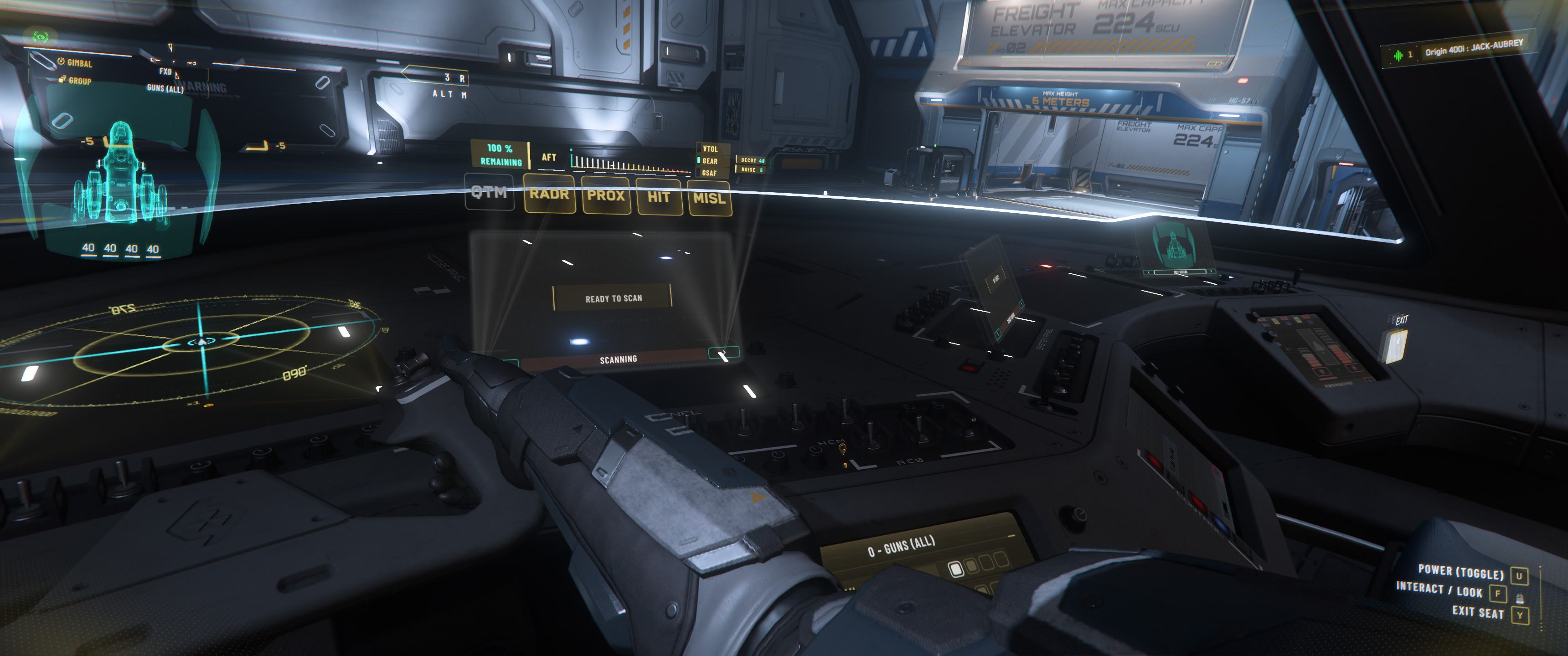Select the Origin 400i JACK-AUBREY entry
This screenshot has width=1568, height=656.
pos(1473,49)
